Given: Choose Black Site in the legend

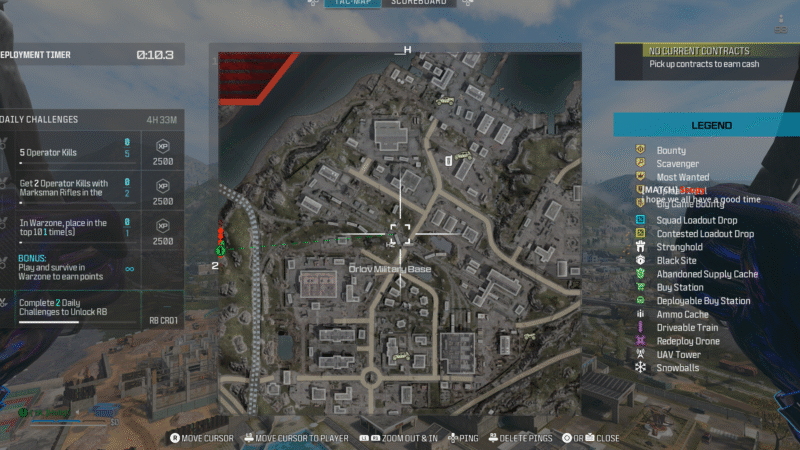Looking at the screenshot, I should pos(676,260).
